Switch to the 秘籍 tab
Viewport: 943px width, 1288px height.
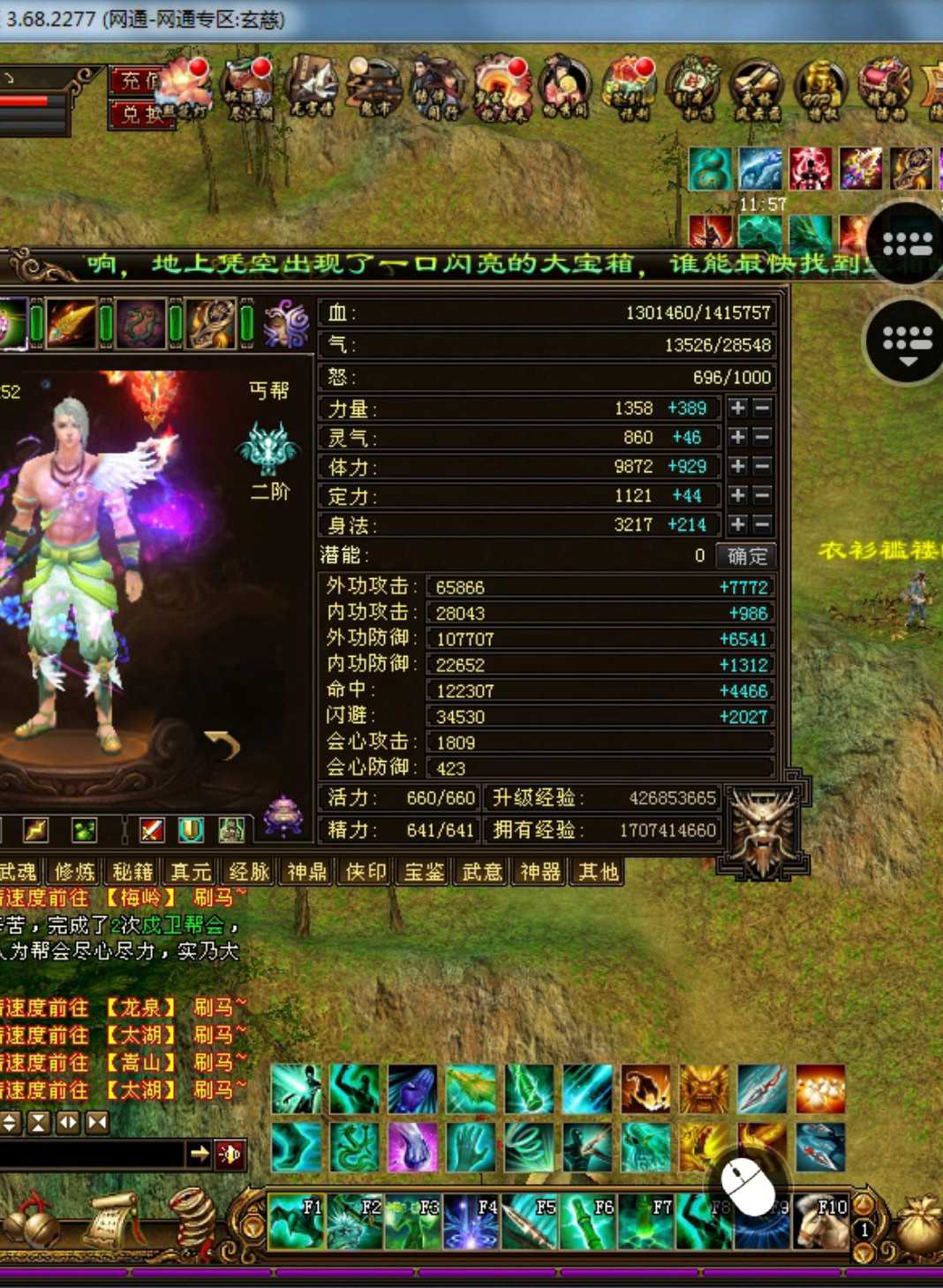[132, 872]
